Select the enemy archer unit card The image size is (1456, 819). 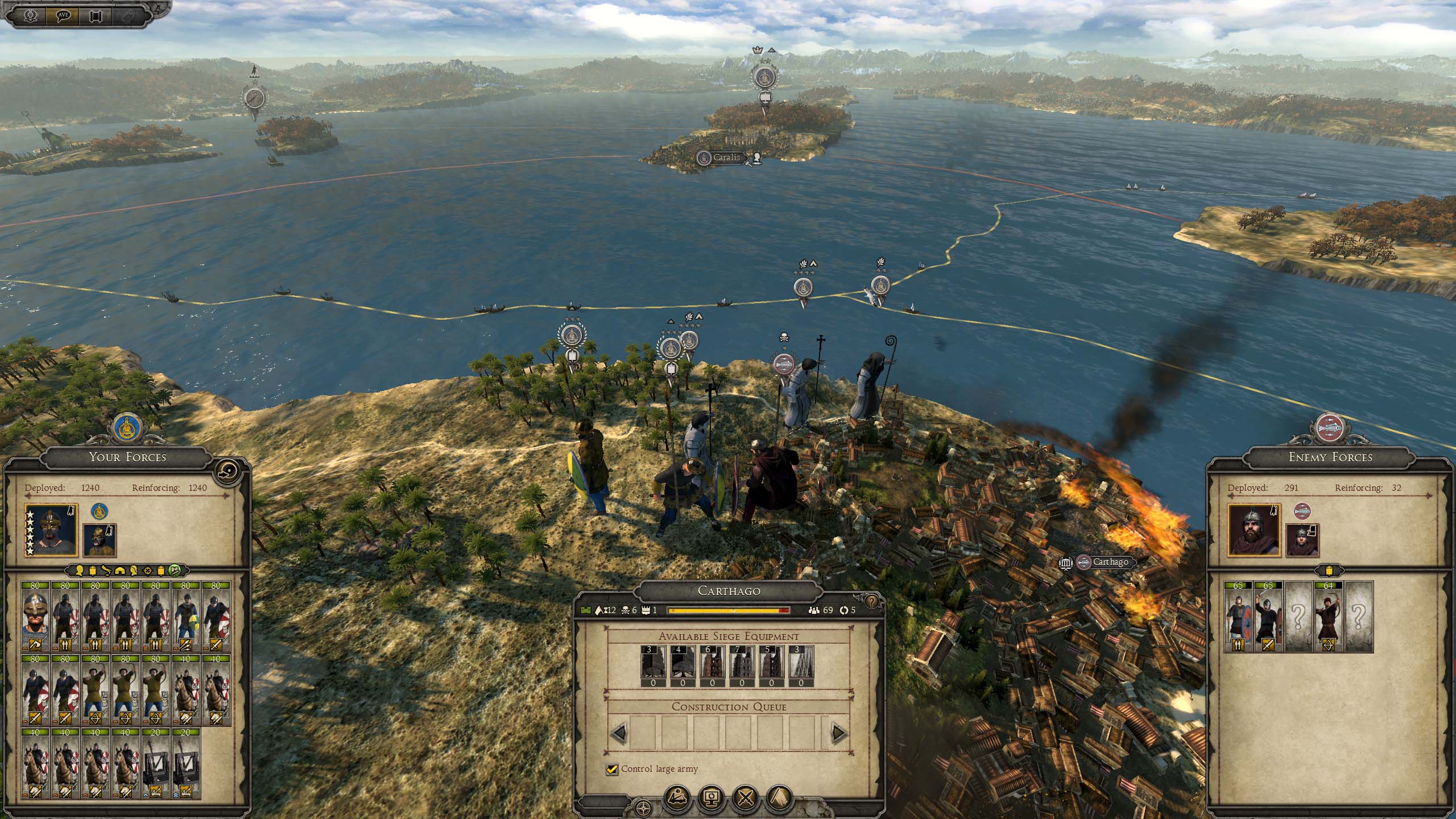[x=1329, y=617]
